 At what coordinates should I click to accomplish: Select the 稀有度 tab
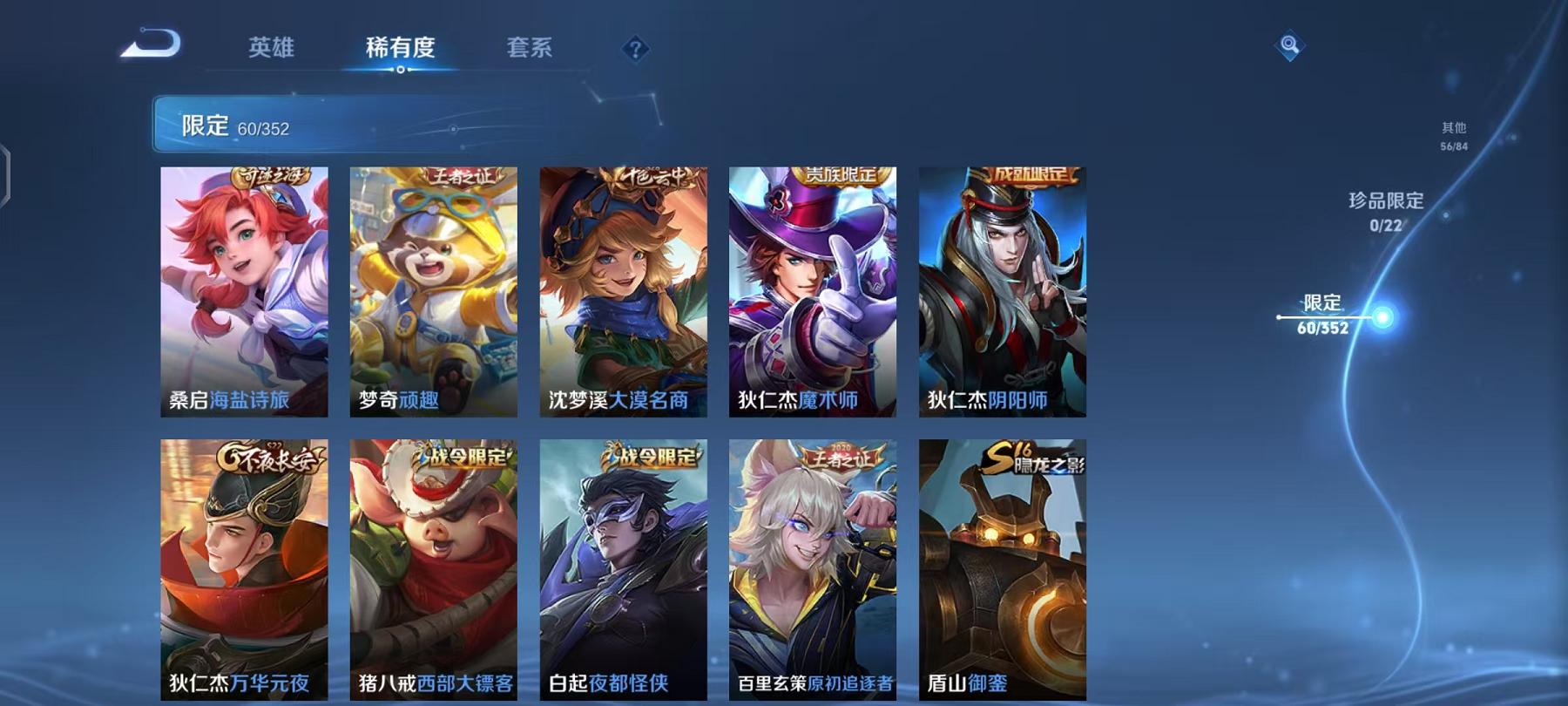click(x=402, y=50)
